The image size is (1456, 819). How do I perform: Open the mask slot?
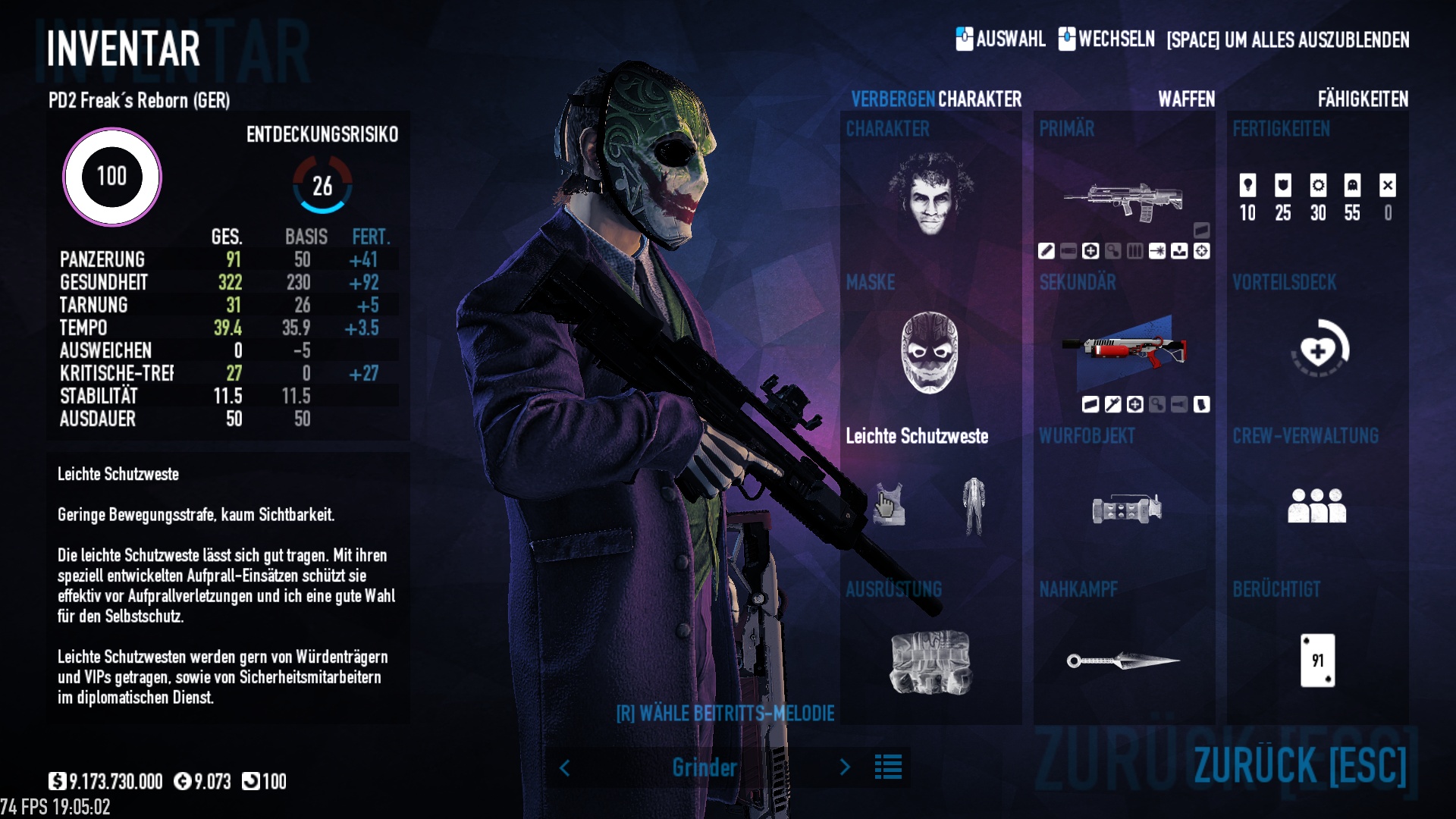[930, 353]
